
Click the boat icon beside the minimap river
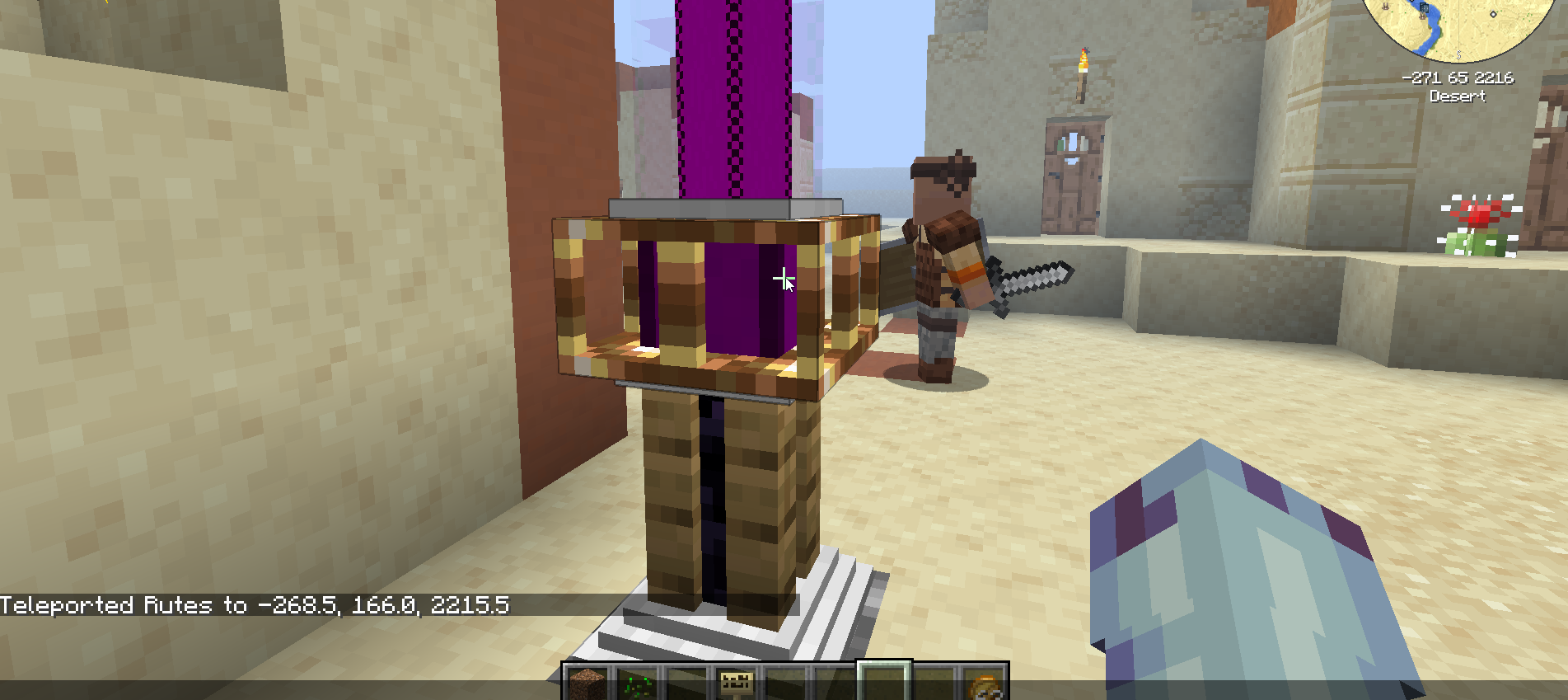click(1423, 16)
